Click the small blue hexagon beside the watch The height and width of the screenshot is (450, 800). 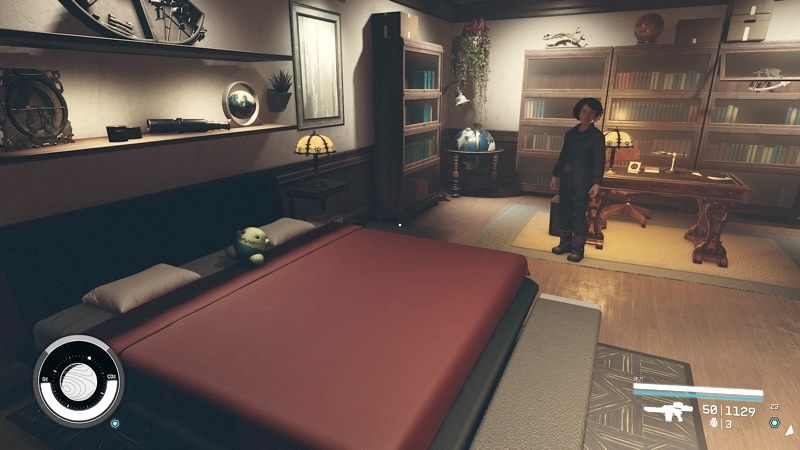pos(115,423)
